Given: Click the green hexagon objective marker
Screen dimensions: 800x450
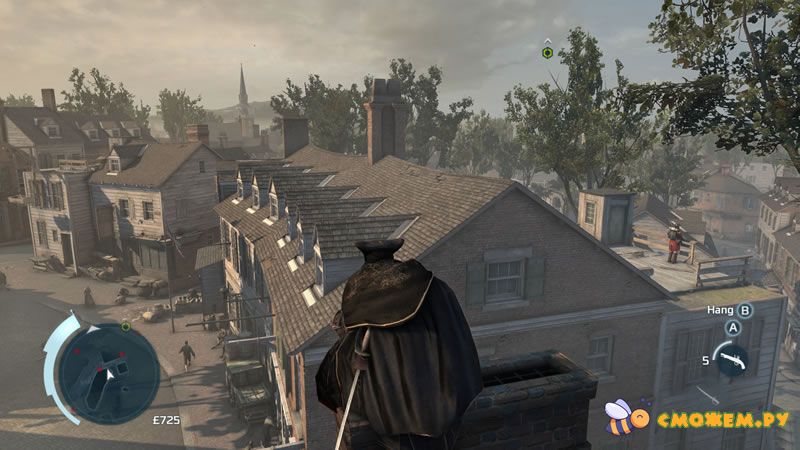Looking at the screenshot, I should pos(547,52).
